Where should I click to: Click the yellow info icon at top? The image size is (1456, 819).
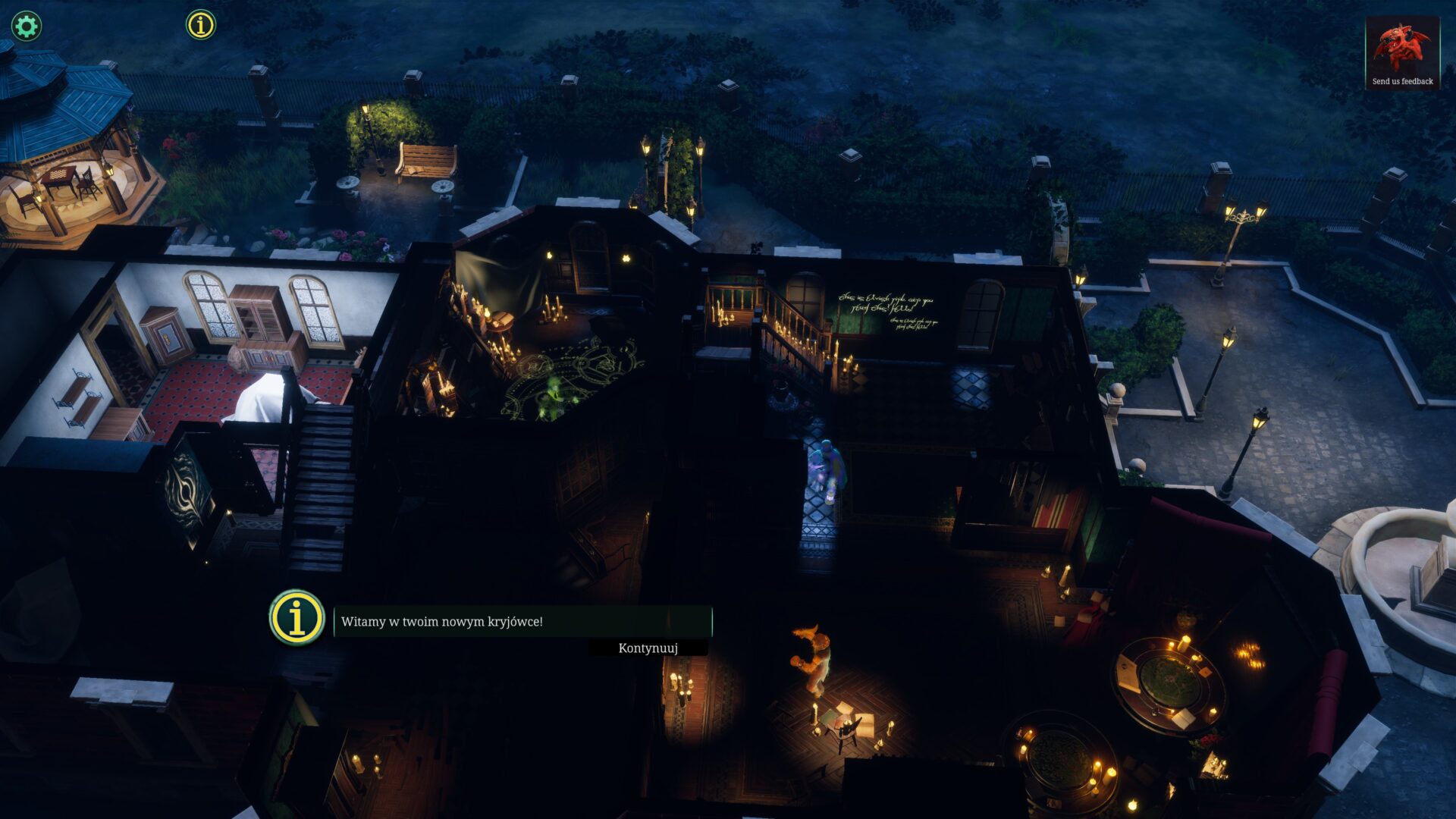[x=201, y=25]
